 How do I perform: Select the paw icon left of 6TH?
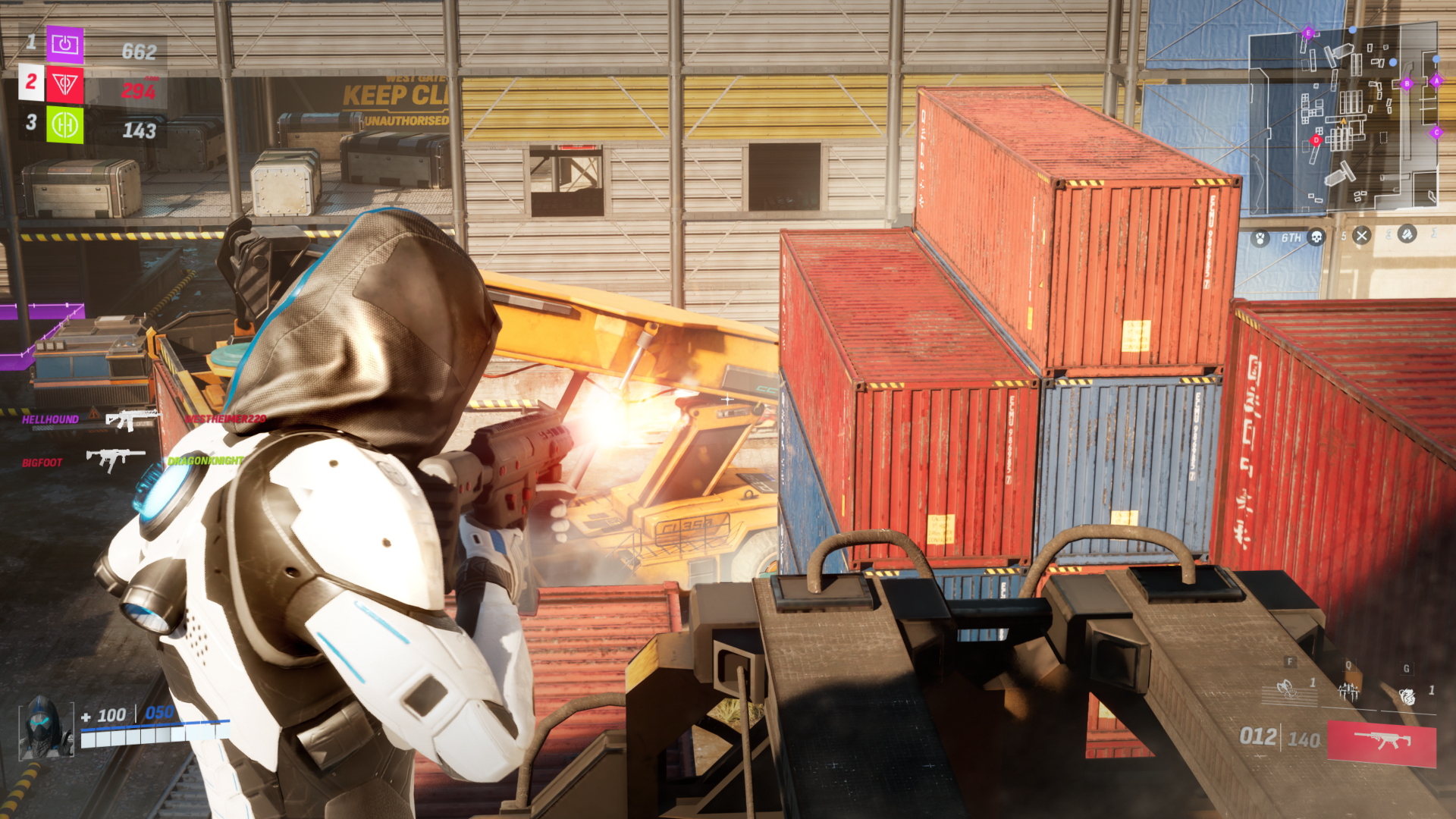coord(1259,237)
